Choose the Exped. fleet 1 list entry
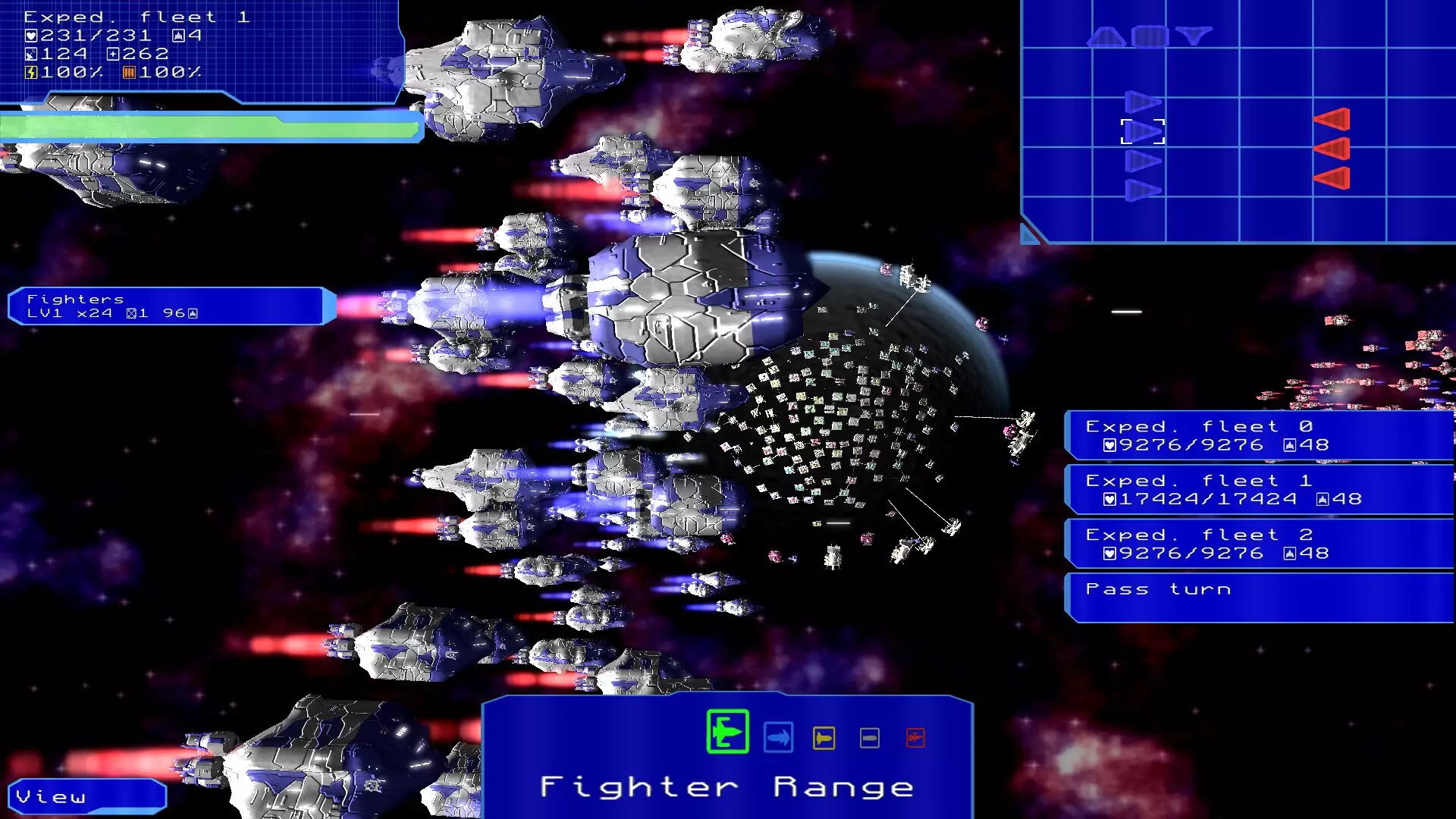The height and width of the screenshot is (819, 1456). (1259, 490)
